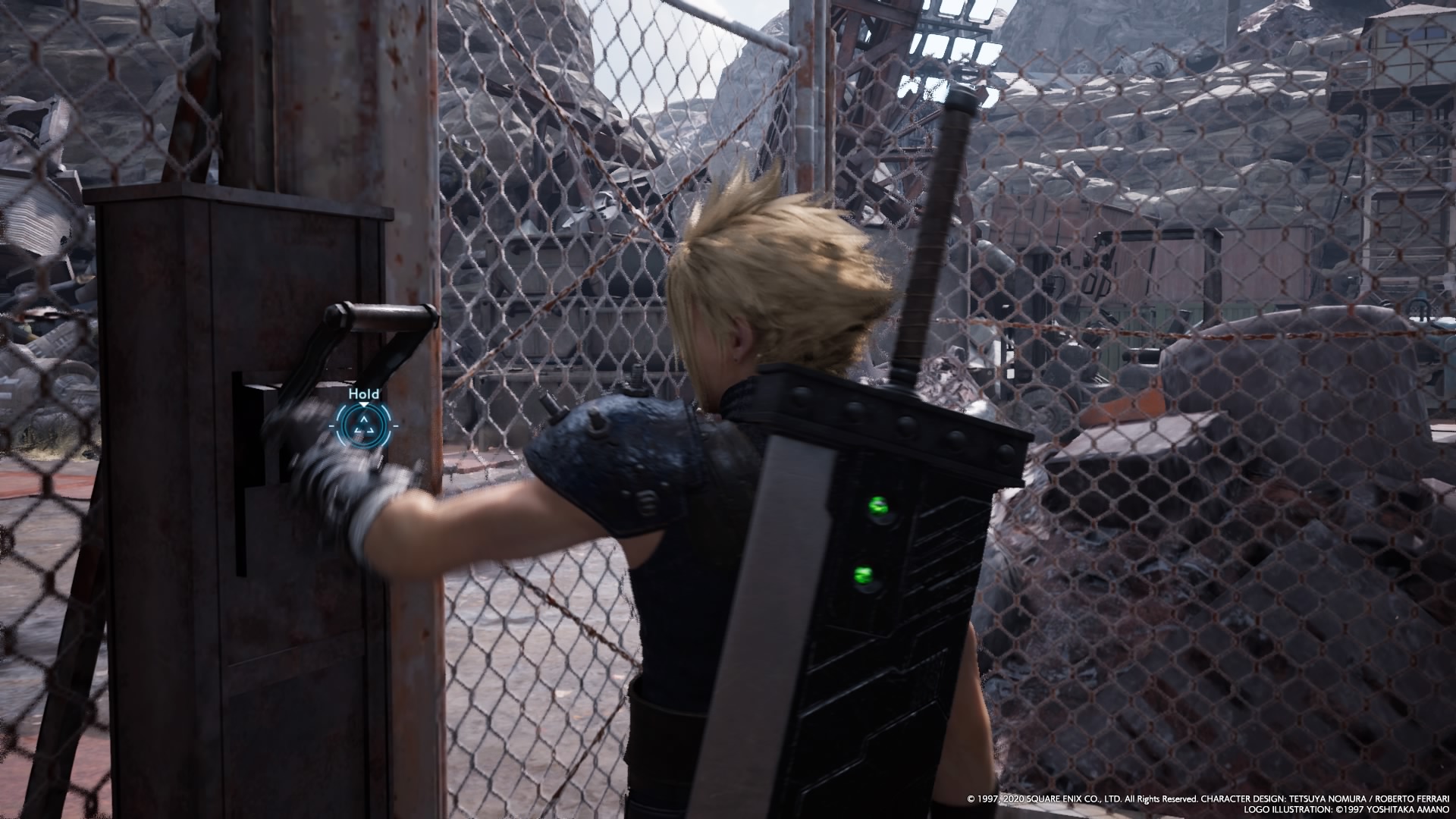
Task: Click the right corner bracket of the reticle
Action: point(396,425)
